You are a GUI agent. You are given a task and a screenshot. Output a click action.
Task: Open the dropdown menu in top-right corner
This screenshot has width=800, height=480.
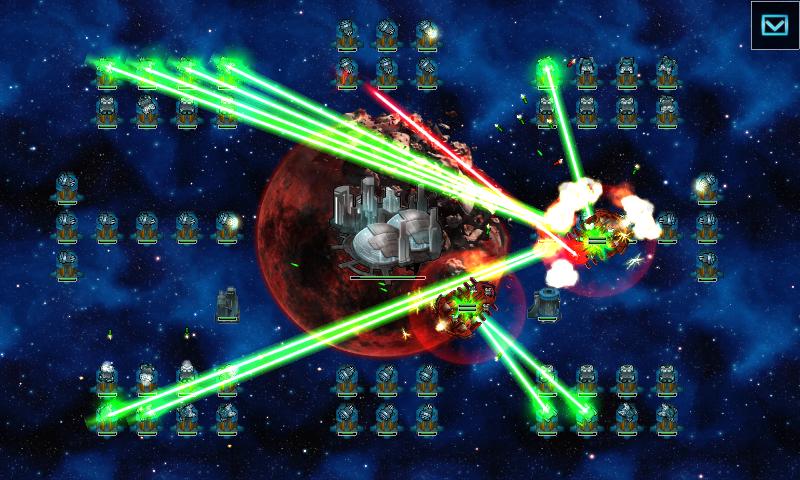(x=774, y=25)
